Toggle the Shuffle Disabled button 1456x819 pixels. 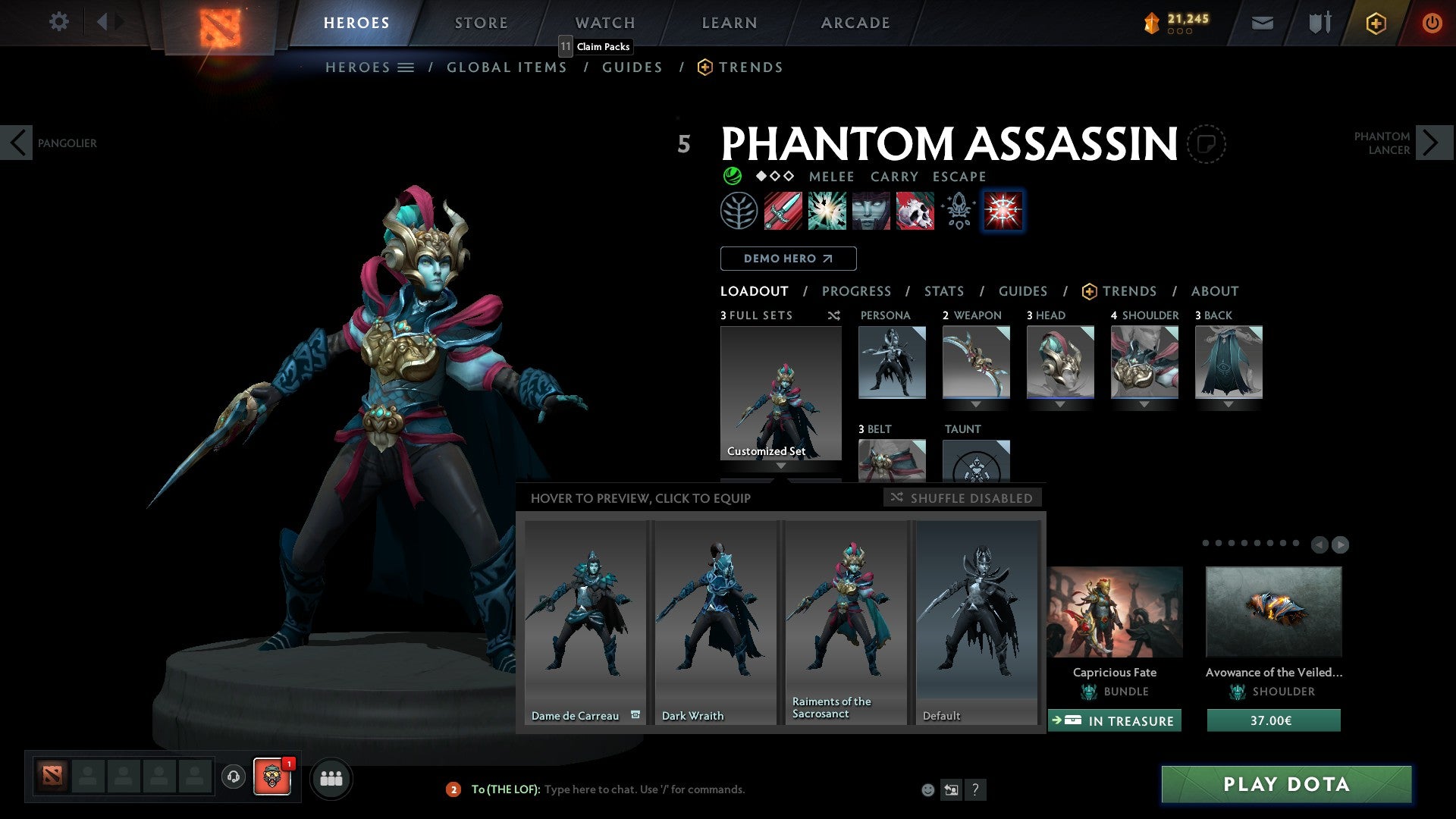[x=962, y=498]
